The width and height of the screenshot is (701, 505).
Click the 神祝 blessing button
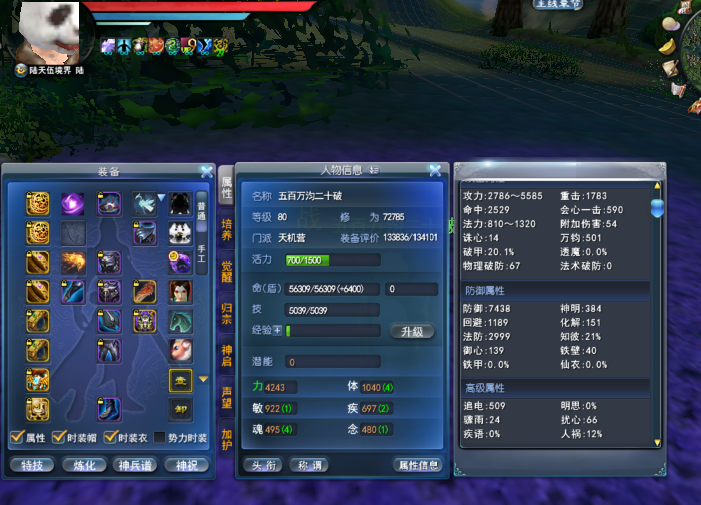[x=186, y=465]
